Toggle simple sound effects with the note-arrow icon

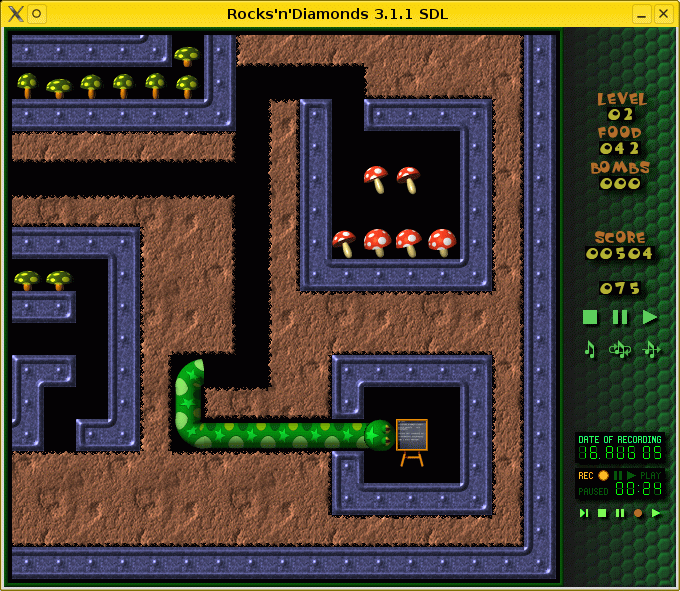pyautogui.click(x=651, y=349)
